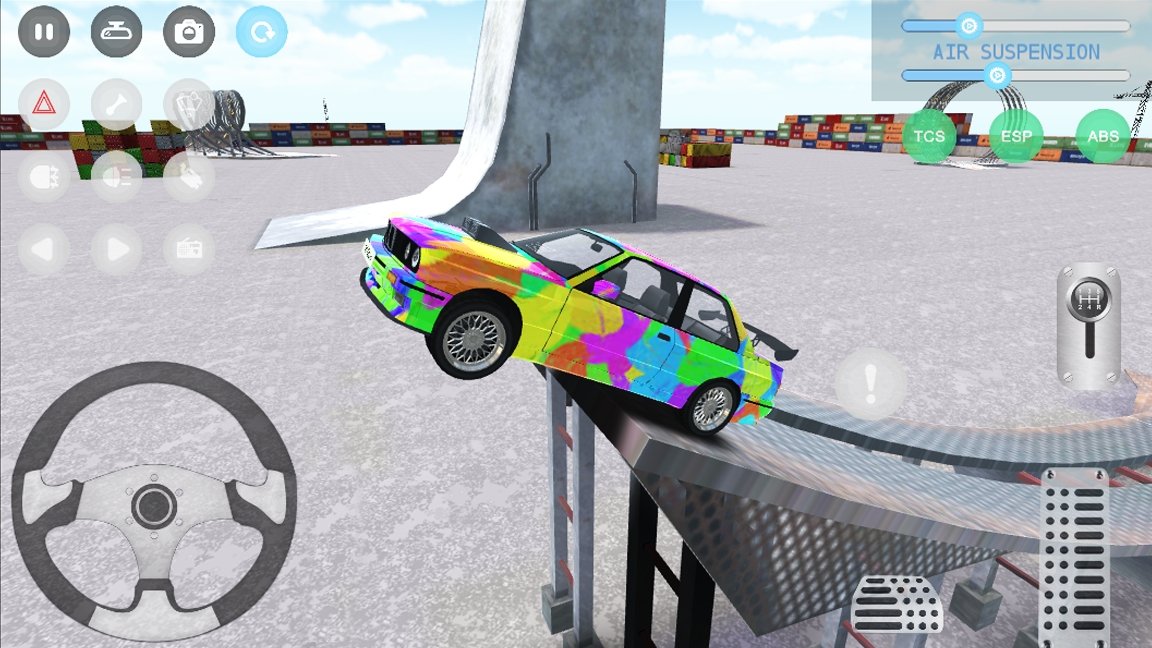The width and height of the screenshot is (1152, 648).
Task: Turn on the red hazard triangle lights
Action: point(44,104)
